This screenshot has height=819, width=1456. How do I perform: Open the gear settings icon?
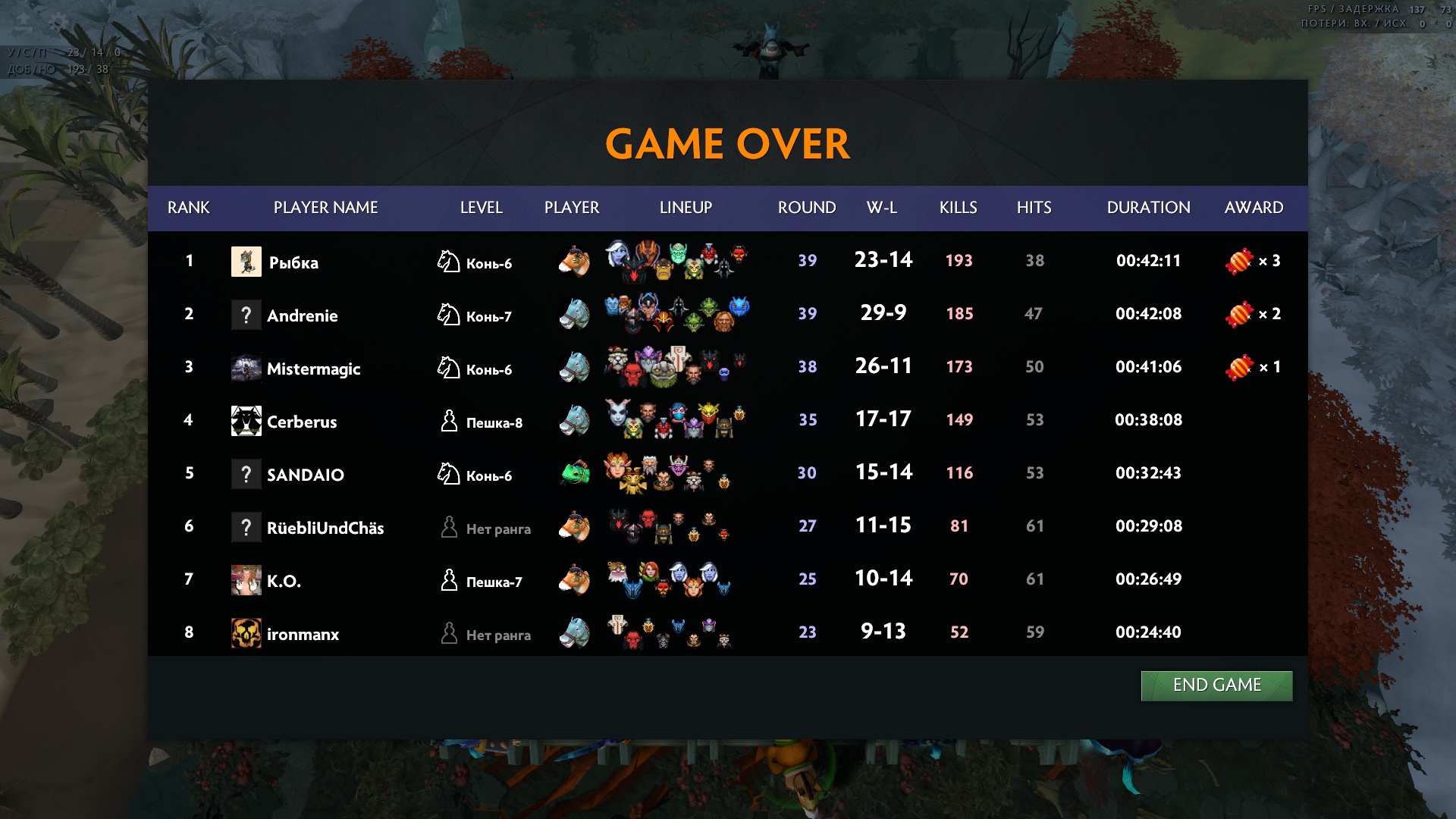[x=58, y=23]
